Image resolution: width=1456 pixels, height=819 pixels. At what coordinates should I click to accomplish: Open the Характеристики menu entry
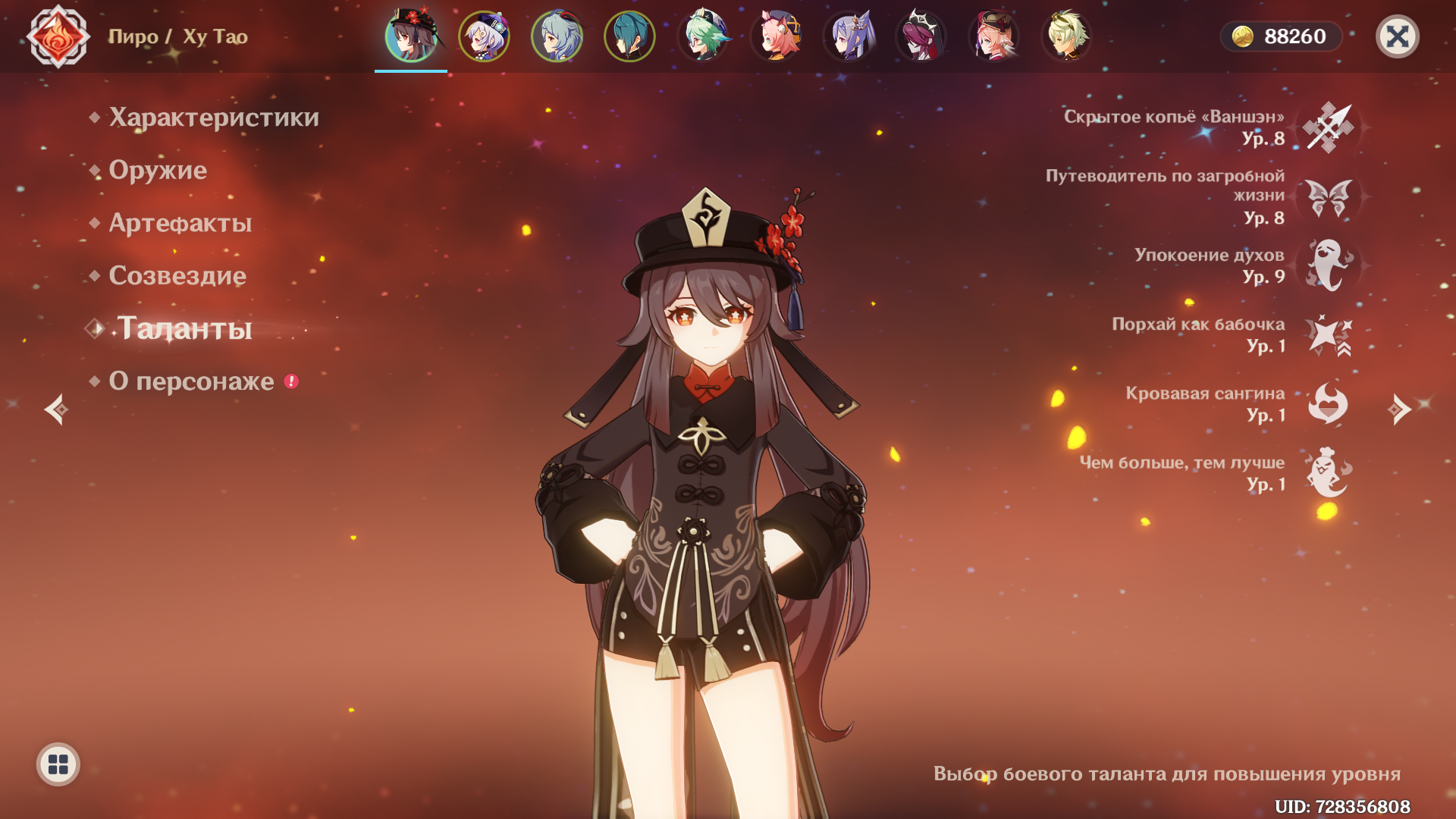pyautogui.click(x=213, y=118)
